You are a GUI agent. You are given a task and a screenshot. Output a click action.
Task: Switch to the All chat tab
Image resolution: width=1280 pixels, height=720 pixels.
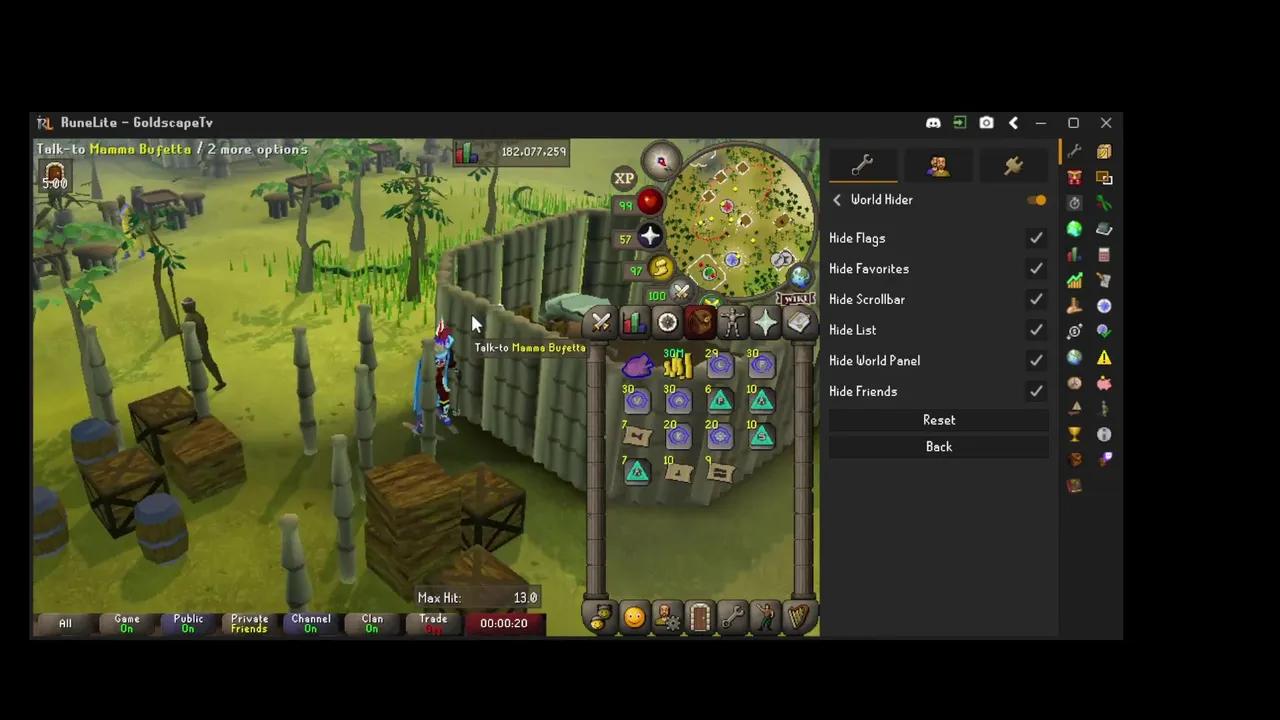[x=64, y=622]
